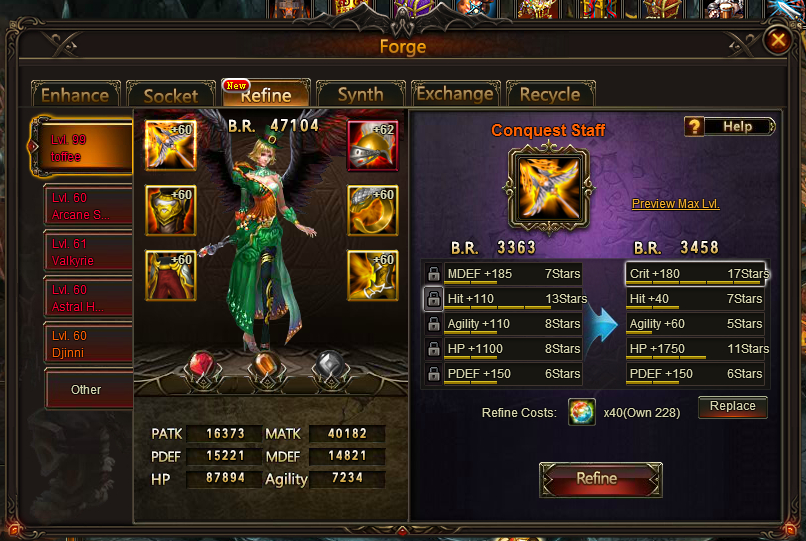The image size is (806, 541).
Task: Select the +62 helmet equipment slot
Action: click(x=372, y=146)
